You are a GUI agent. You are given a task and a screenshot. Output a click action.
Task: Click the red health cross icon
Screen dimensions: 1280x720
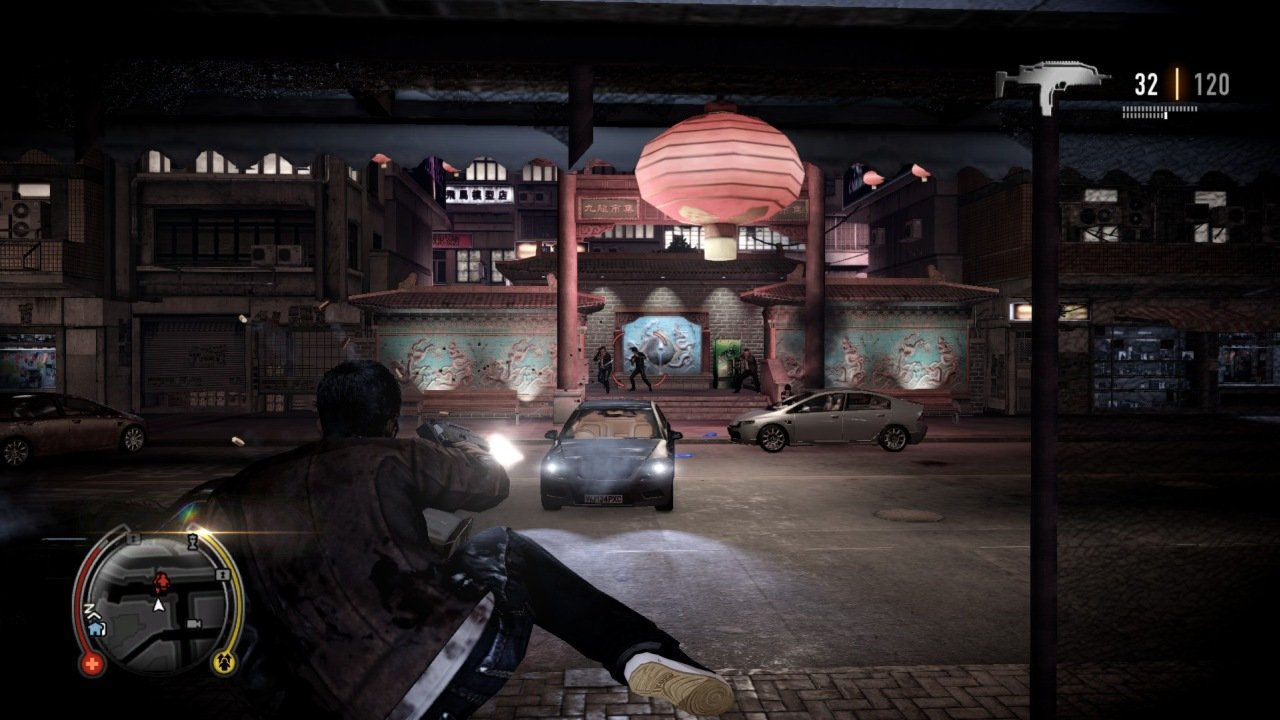pos(90,663)
